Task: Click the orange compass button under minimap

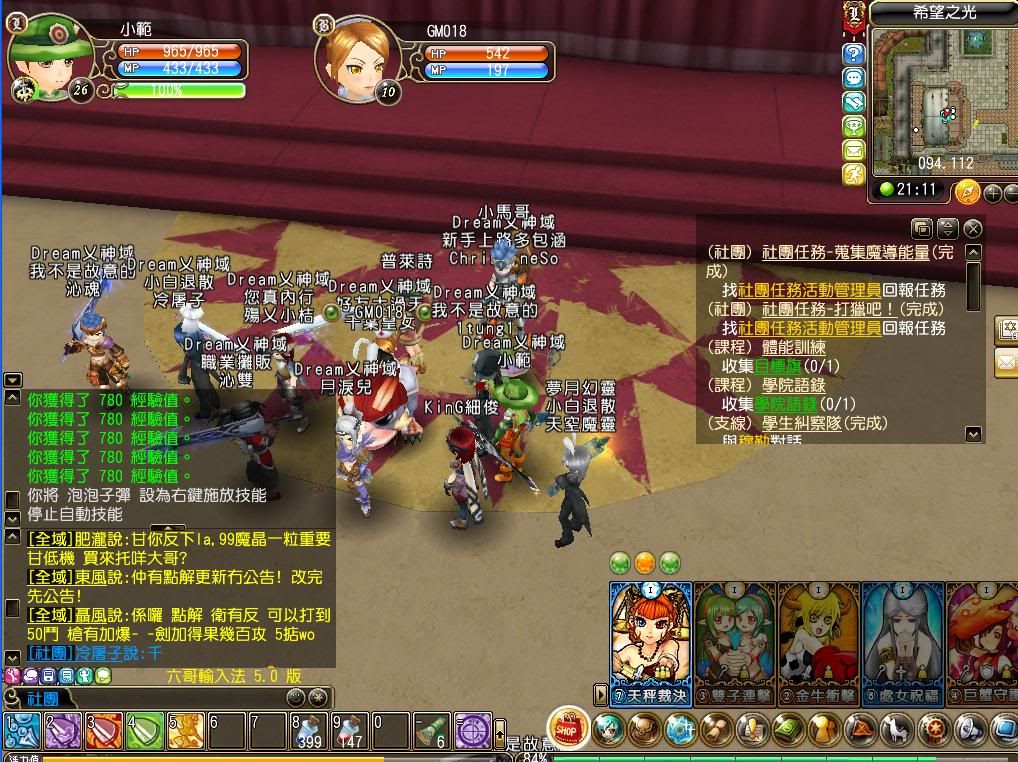Action: 966,192
